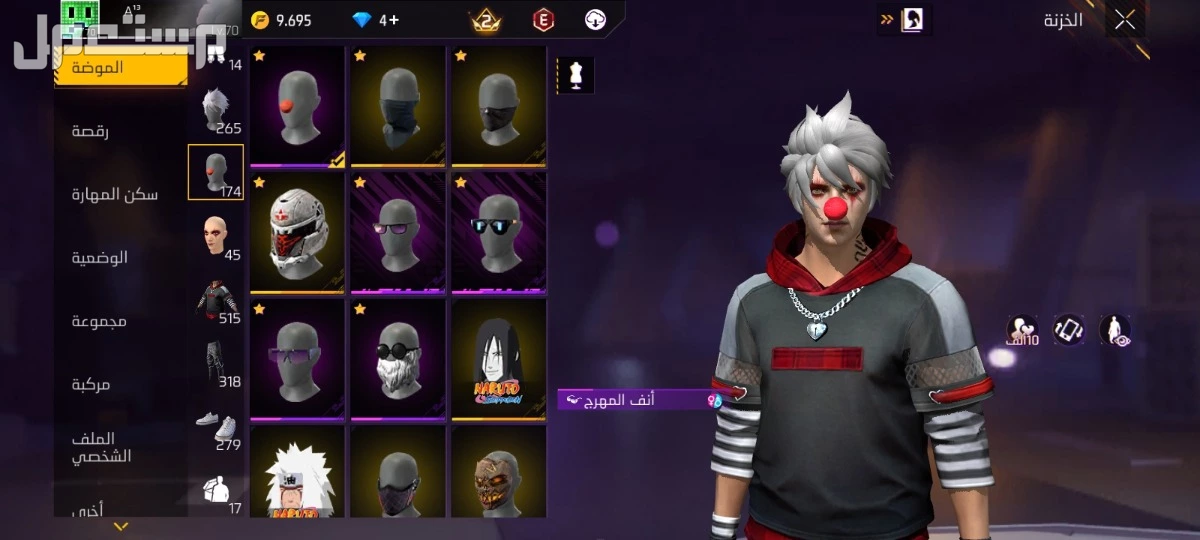
Task: Close the vault with the X button
Action: [x=1125, y=20]
